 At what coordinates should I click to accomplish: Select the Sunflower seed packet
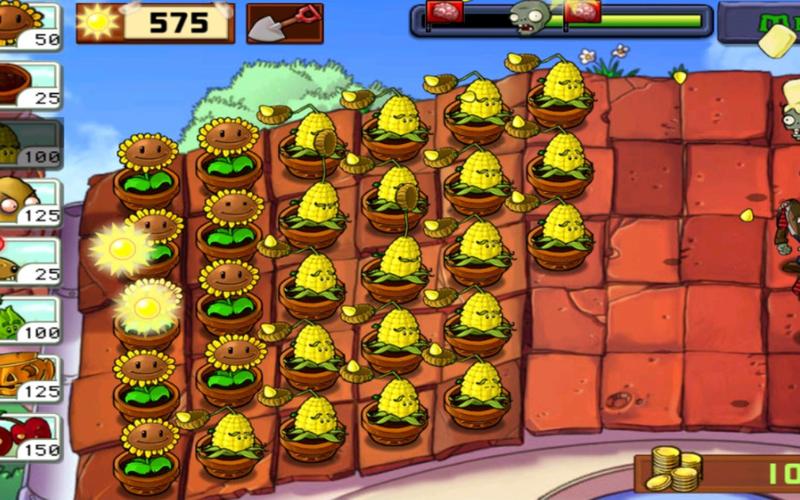click(x=28, y=23)
